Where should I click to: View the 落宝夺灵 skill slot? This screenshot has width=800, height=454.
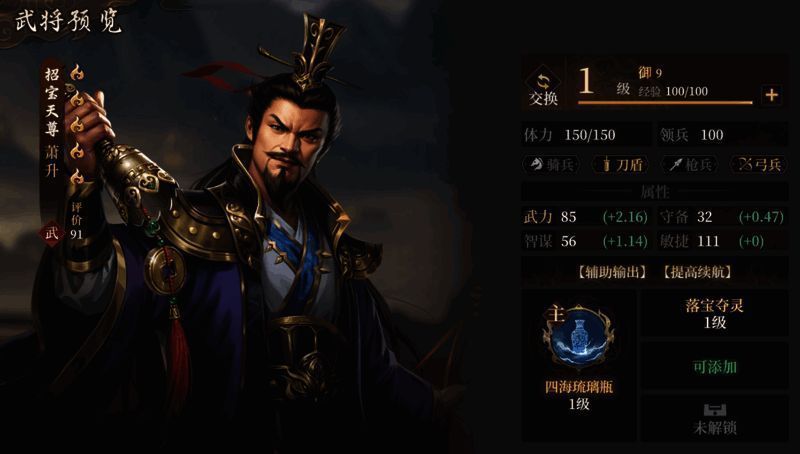(713, 313)
